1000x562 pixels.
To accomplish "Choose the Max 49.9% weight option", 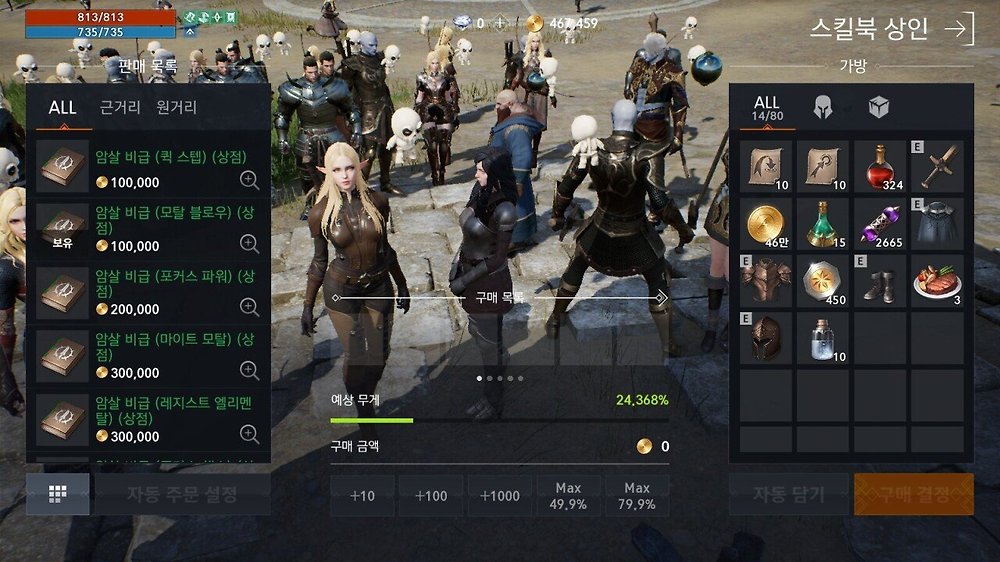I will tap(568, 496).
